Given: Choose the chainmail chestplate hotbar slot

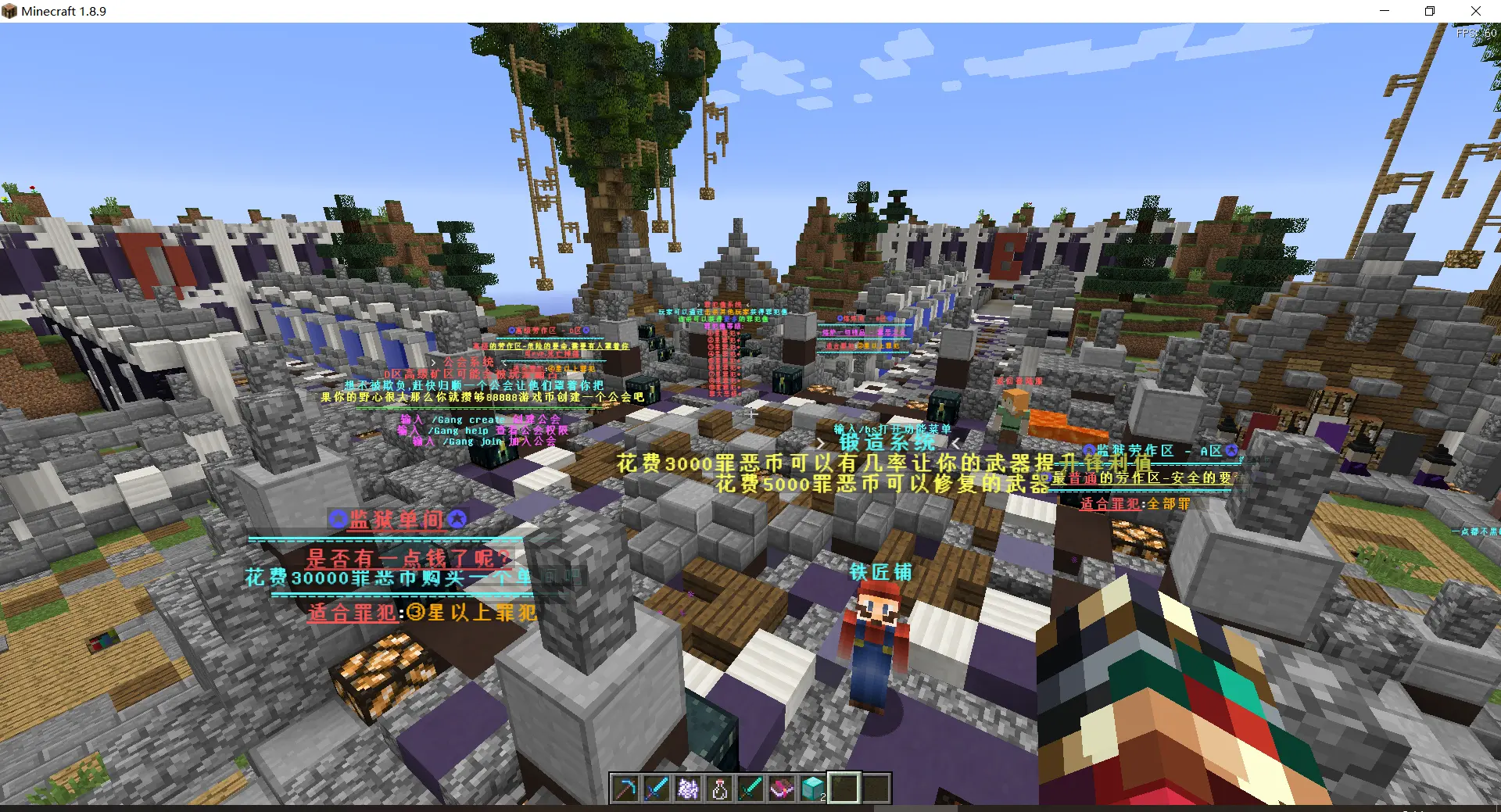Looking at the screenshot, I should pyautogui.click(x=688, y=789).
